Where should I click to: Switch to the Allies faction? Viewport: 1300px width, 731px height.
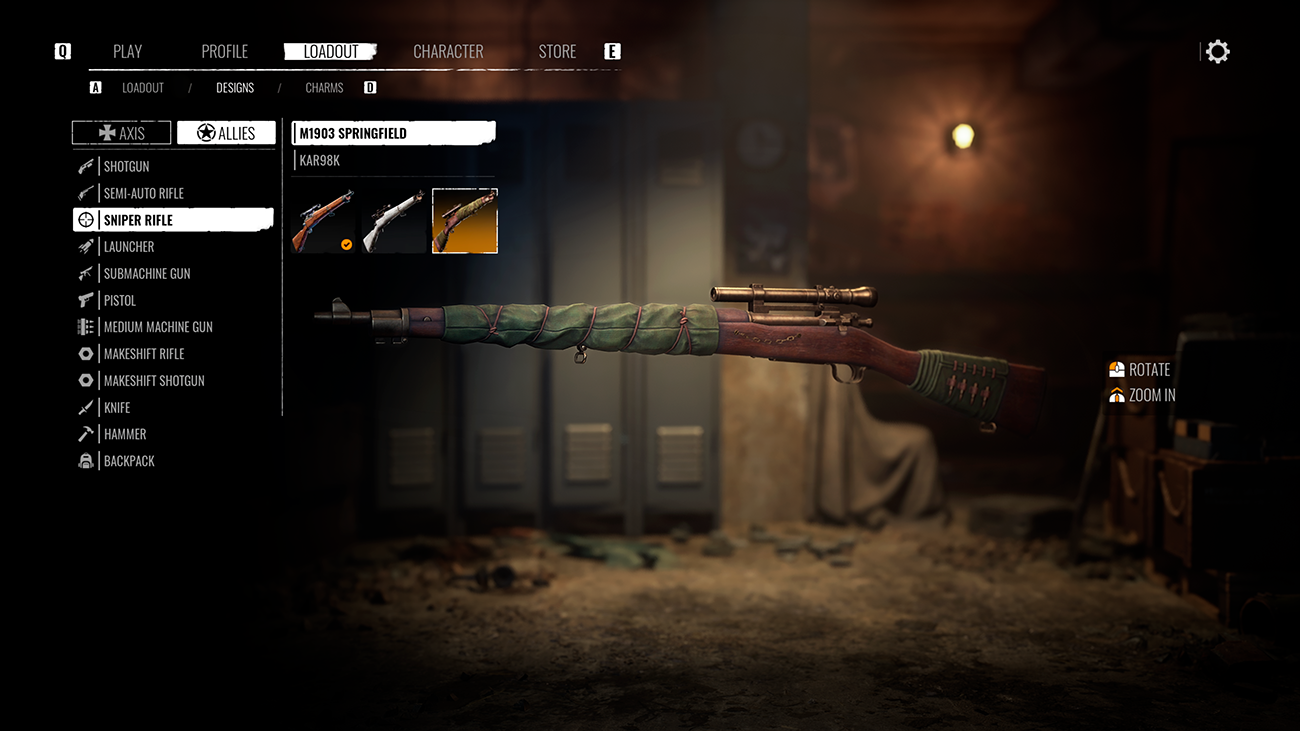pos(226,132)
